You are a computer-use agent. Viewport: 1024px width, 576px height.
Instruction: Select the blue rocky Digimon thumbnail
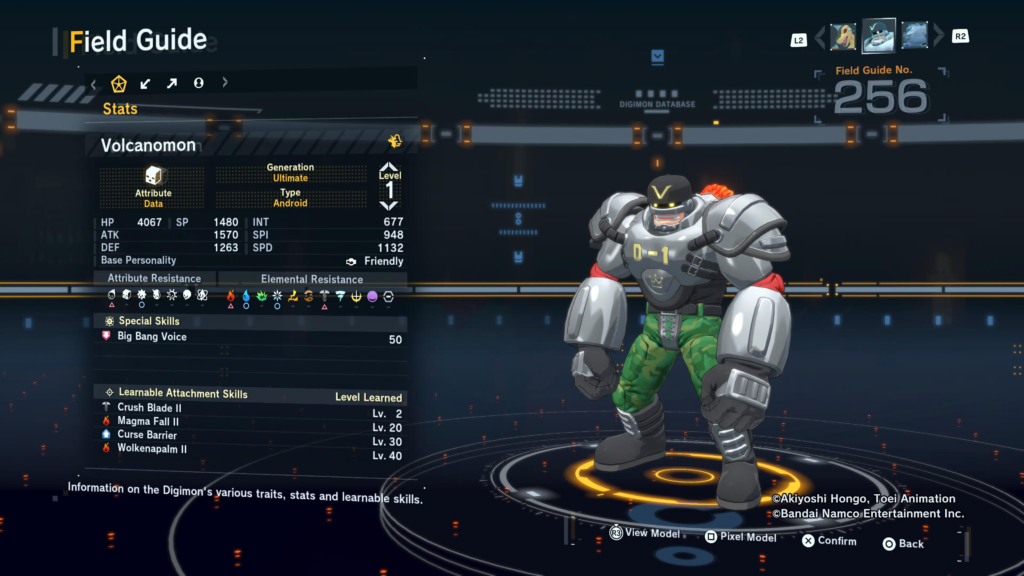click(914, 36)
